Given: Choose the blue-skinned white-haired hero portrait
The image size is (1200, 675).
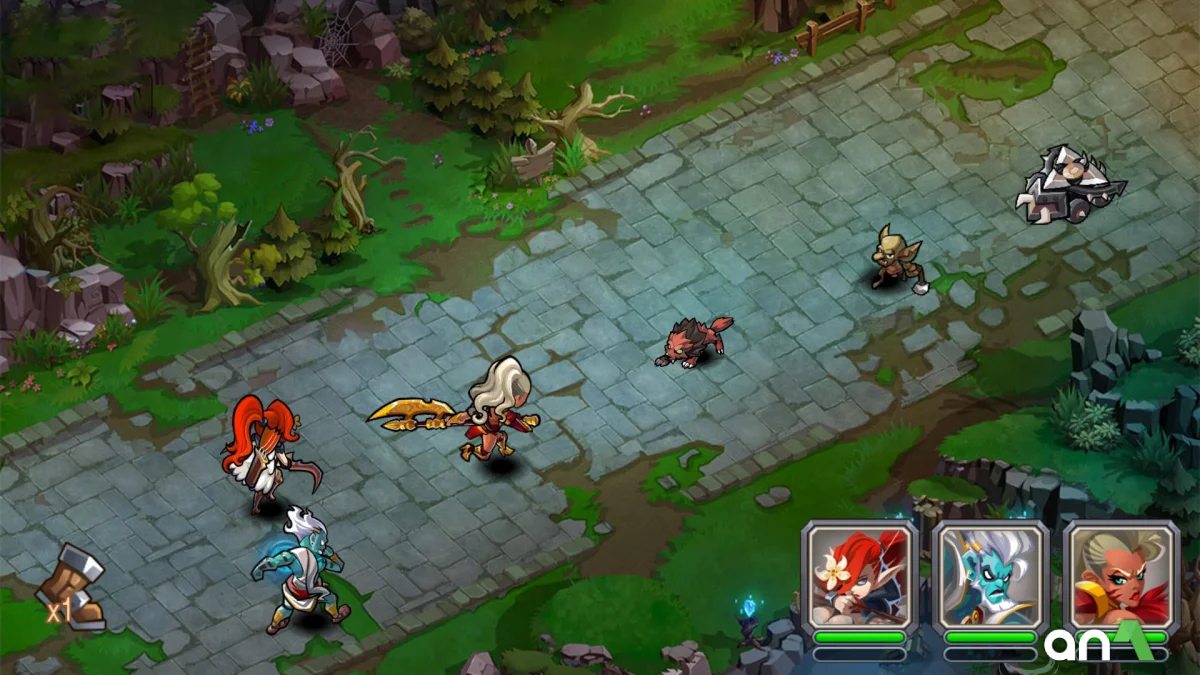Looking at the screenshot, I should pos(990,576).
